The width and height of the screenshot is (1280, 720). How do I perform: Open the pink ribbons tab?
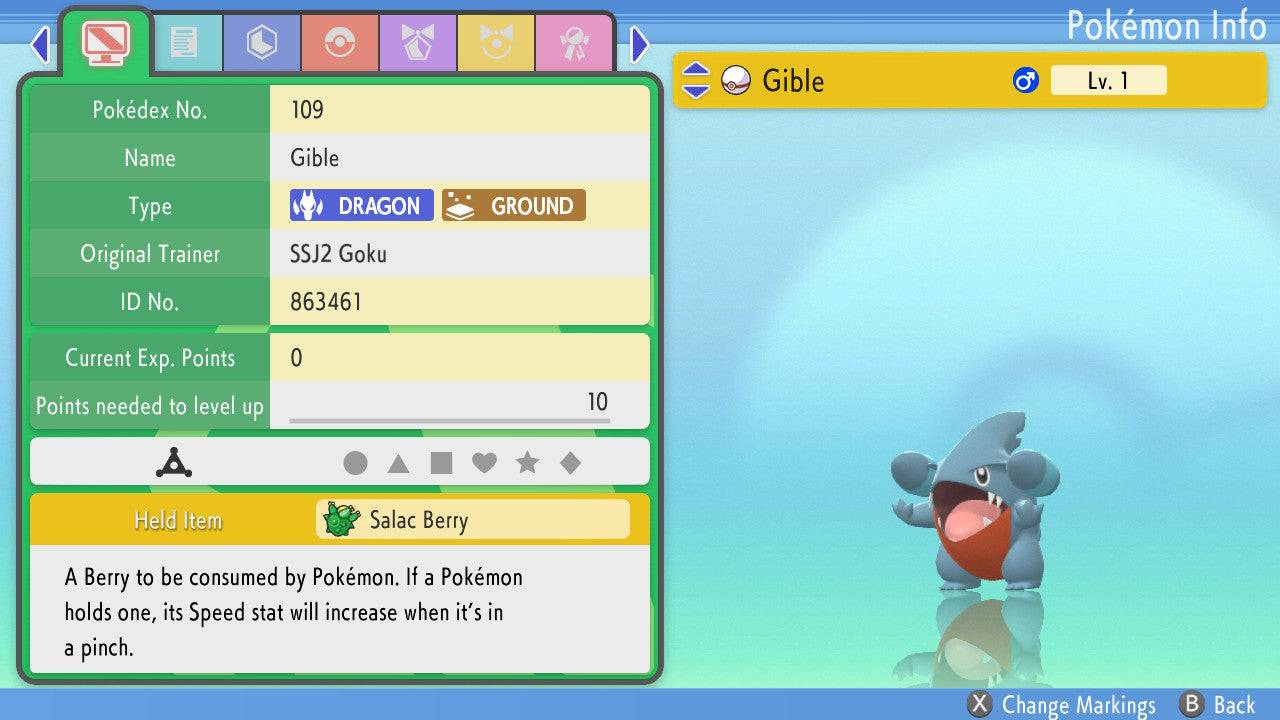(x=573, y=43)
